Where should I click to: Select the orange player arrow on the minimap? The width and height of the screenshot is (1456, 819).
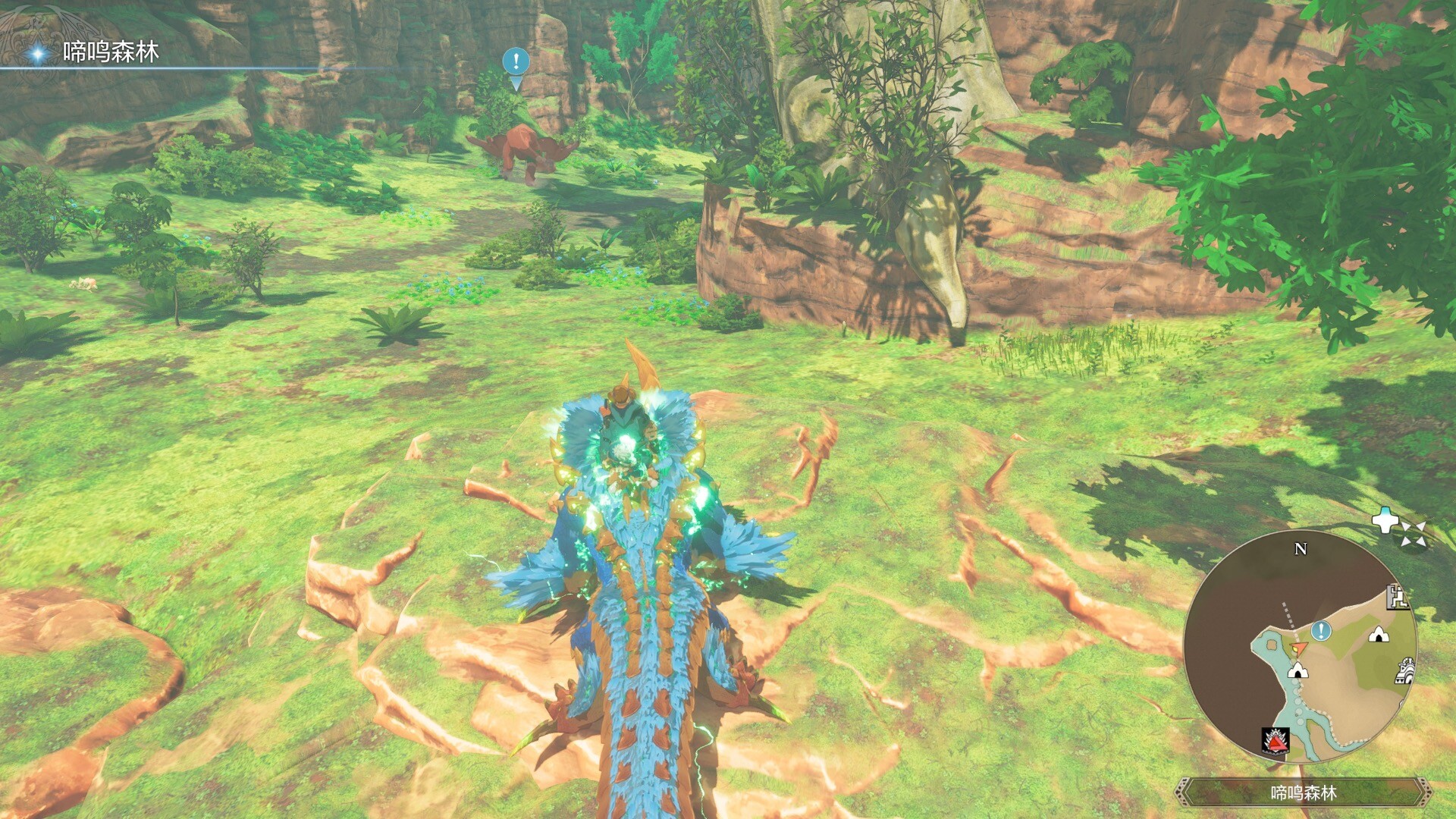click(x=1298, y=648)
